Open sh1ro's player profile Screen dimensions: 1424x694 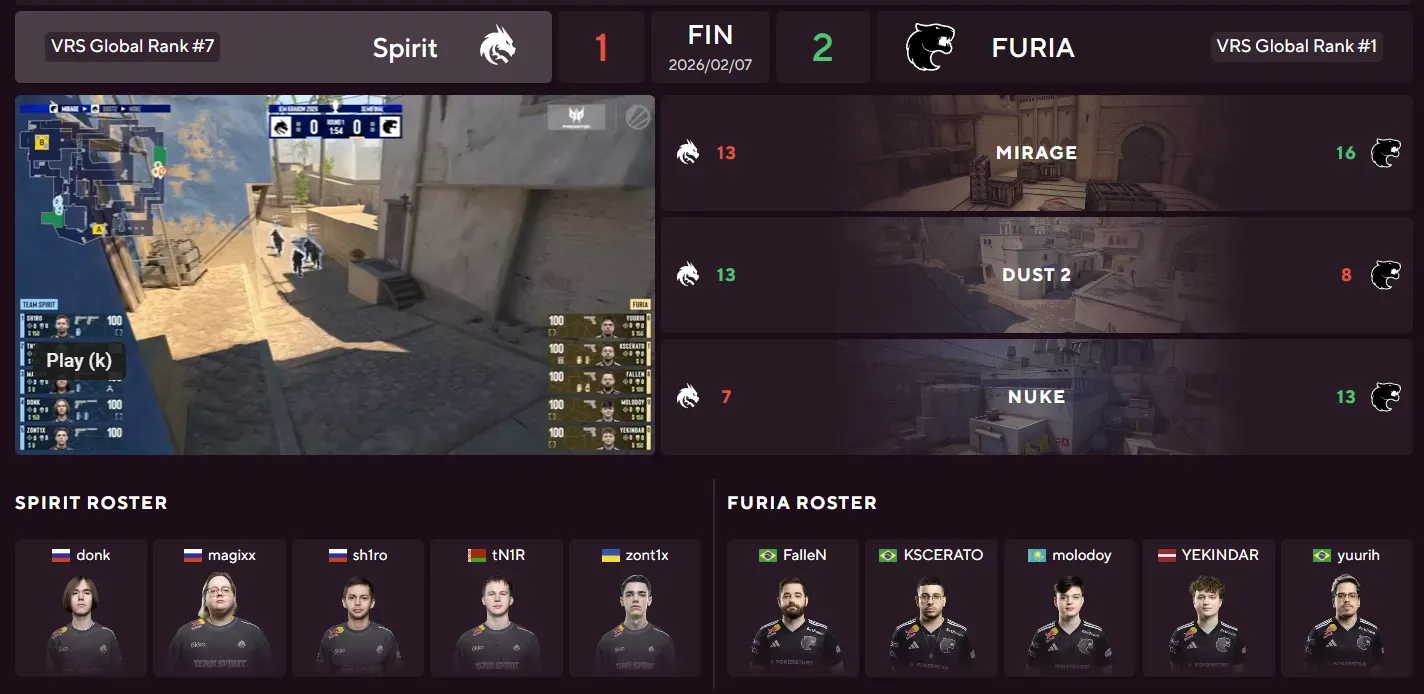[x=358, y=608]
